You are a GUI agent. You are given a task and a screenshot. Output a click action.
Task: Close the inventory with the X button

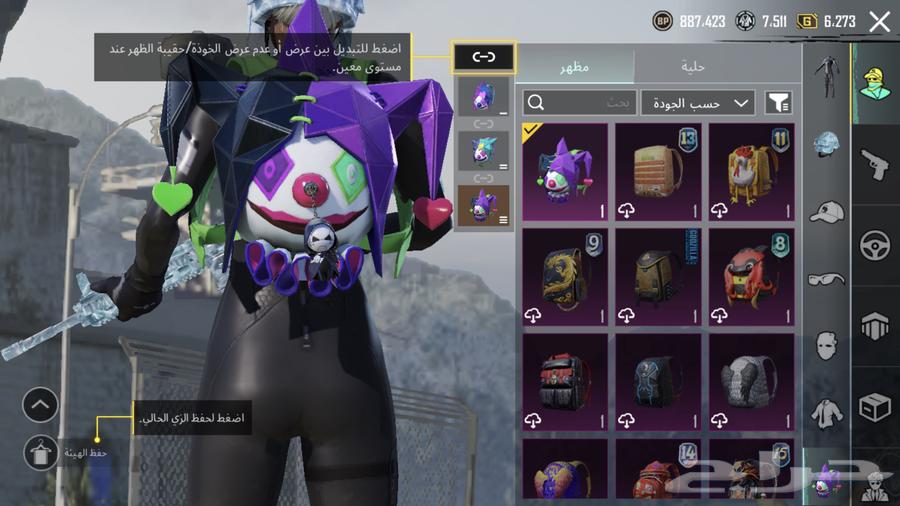[879, 21]
